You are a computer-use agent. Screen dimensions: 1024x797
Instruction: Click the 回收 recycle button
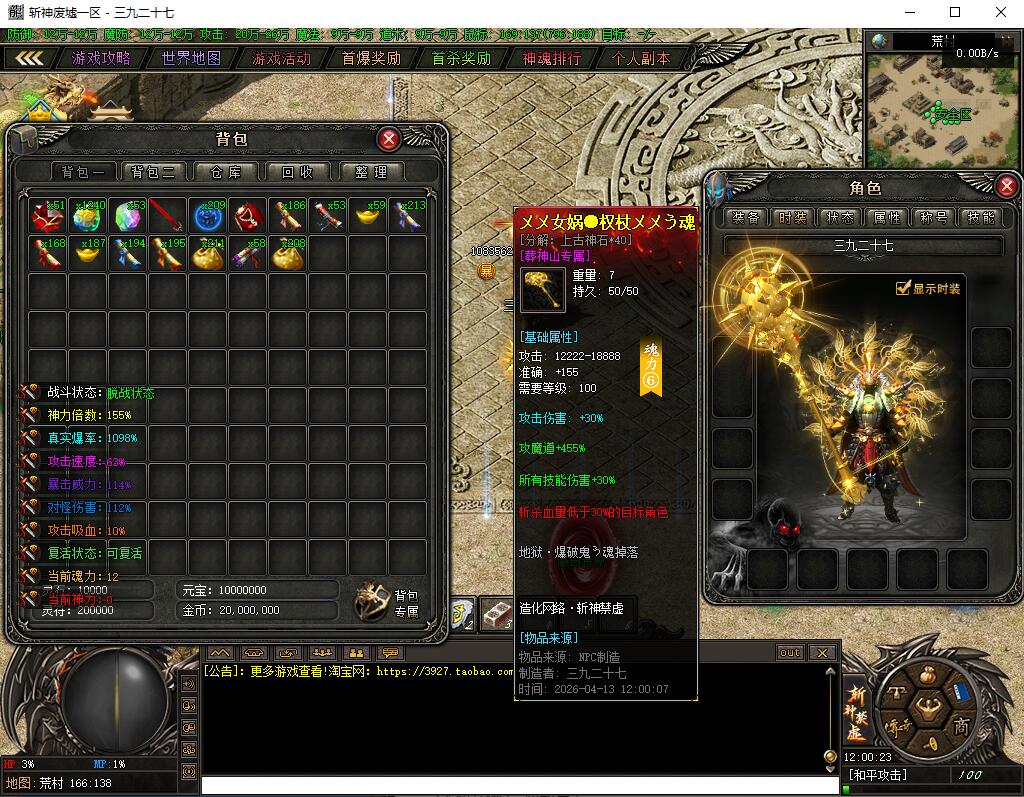297,172
